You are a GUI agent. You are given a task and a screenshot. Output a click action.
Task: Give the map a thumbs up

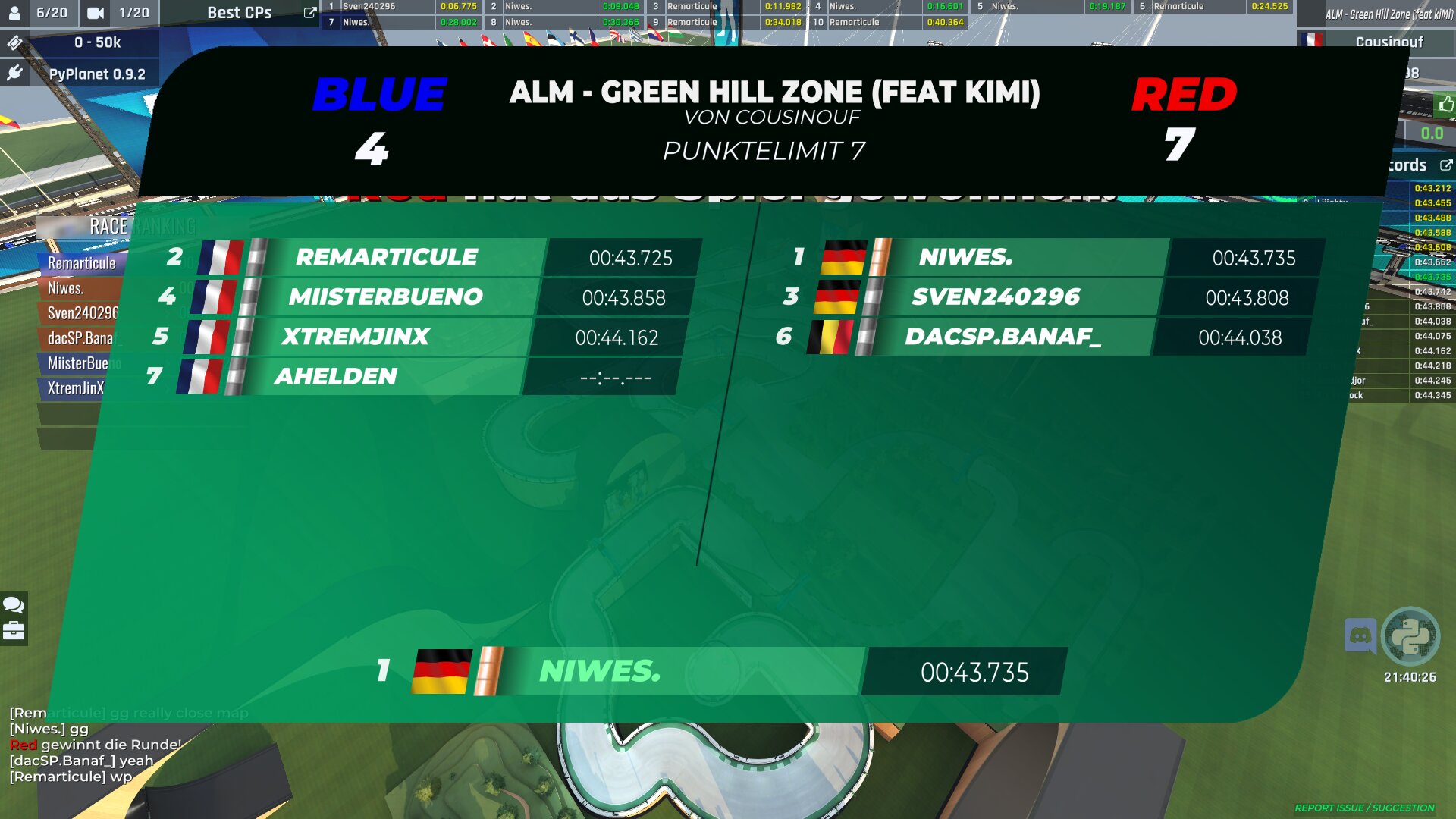click(1445, 105)
